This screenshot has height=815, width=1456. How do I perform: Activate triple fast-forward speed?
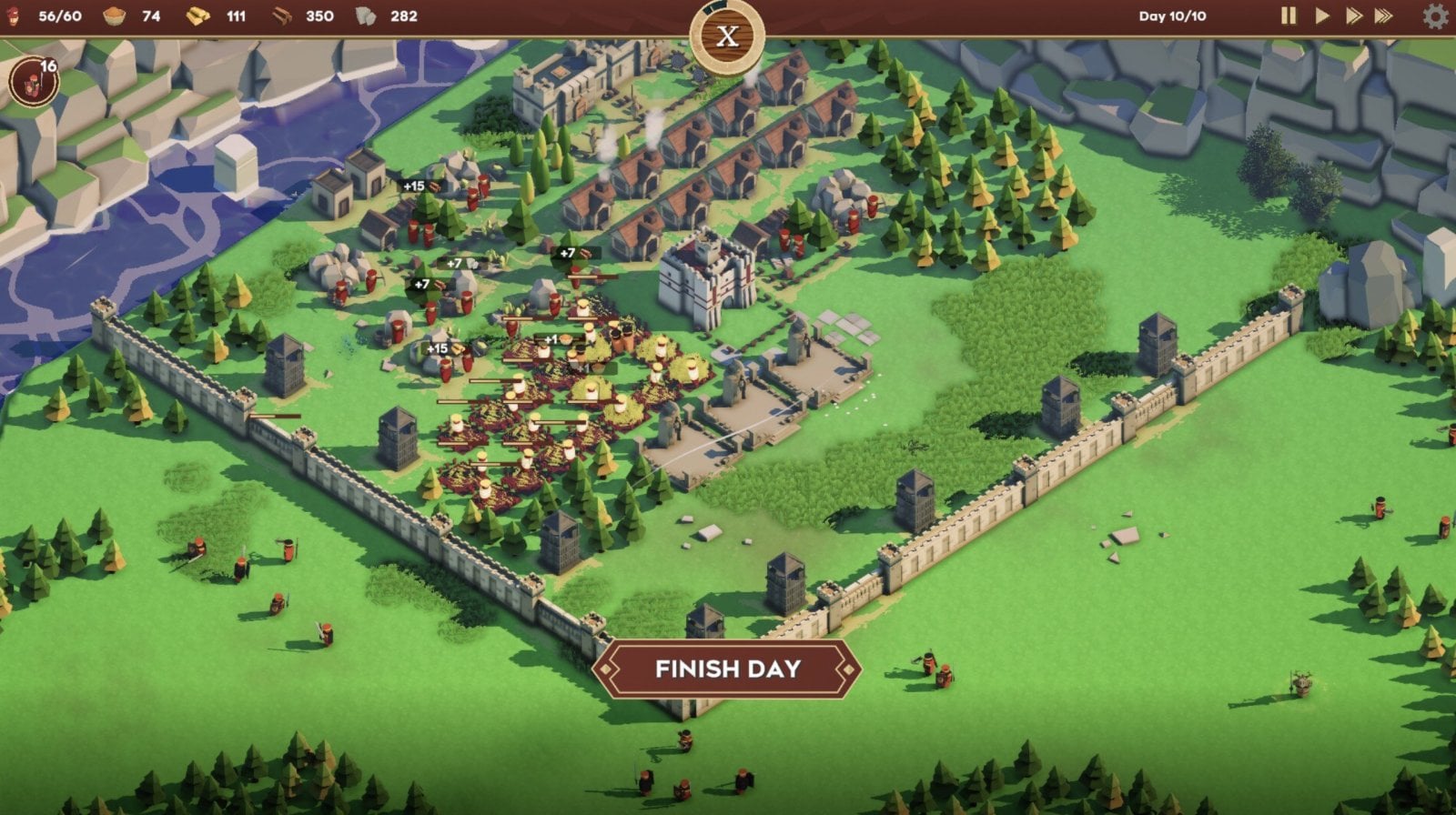coord(1384,16)
